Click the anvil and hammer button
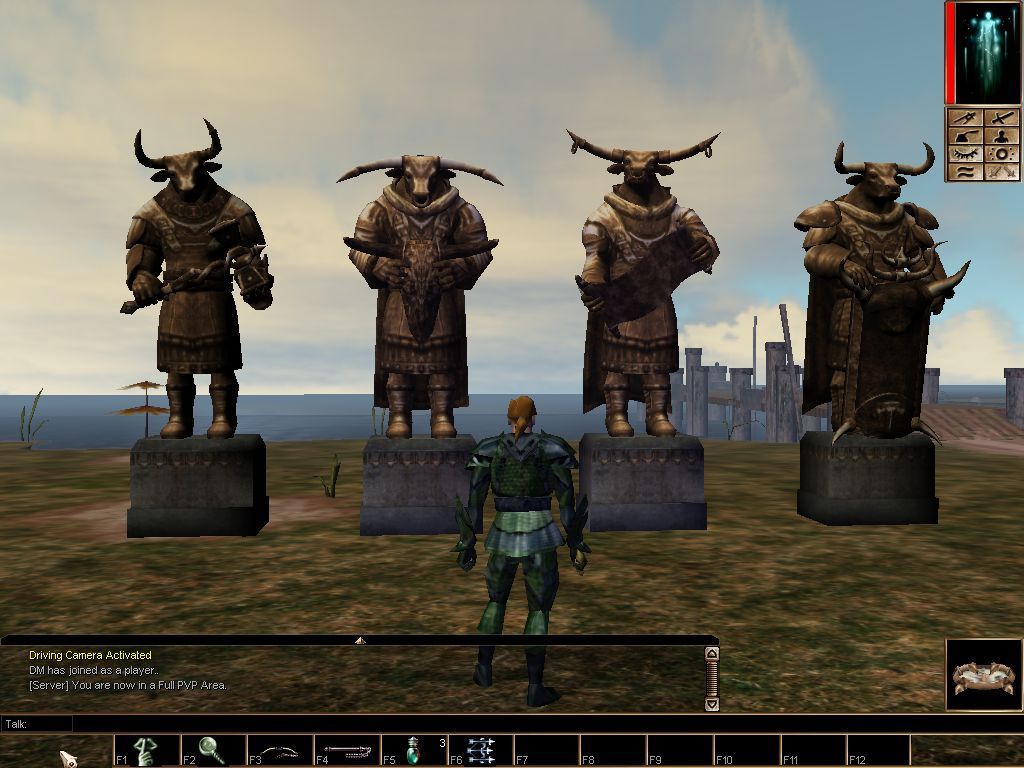 coord(965,137)
